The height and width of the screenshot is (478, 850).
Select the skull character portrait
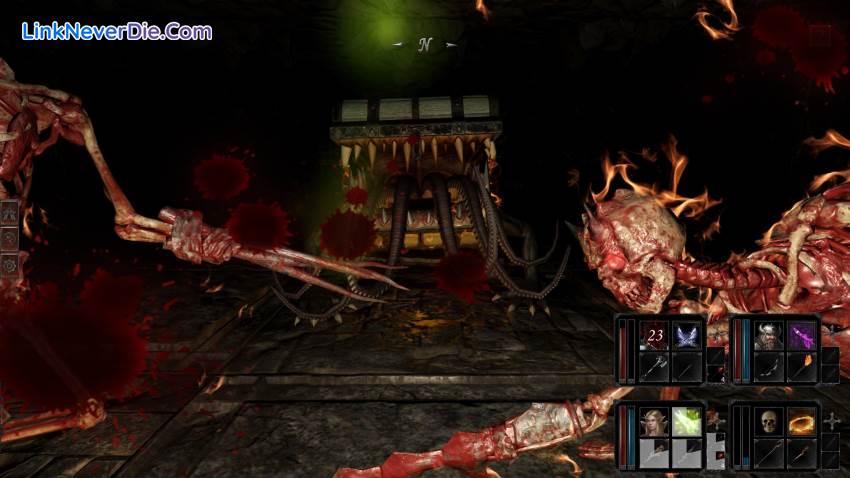click(768, 422)
